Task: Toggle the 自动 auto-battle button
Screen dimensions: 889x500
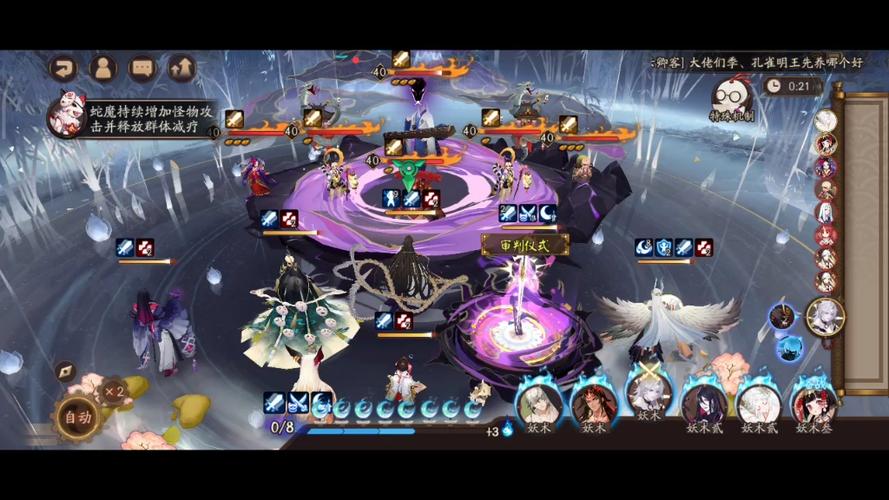Action: coord(76,415)
